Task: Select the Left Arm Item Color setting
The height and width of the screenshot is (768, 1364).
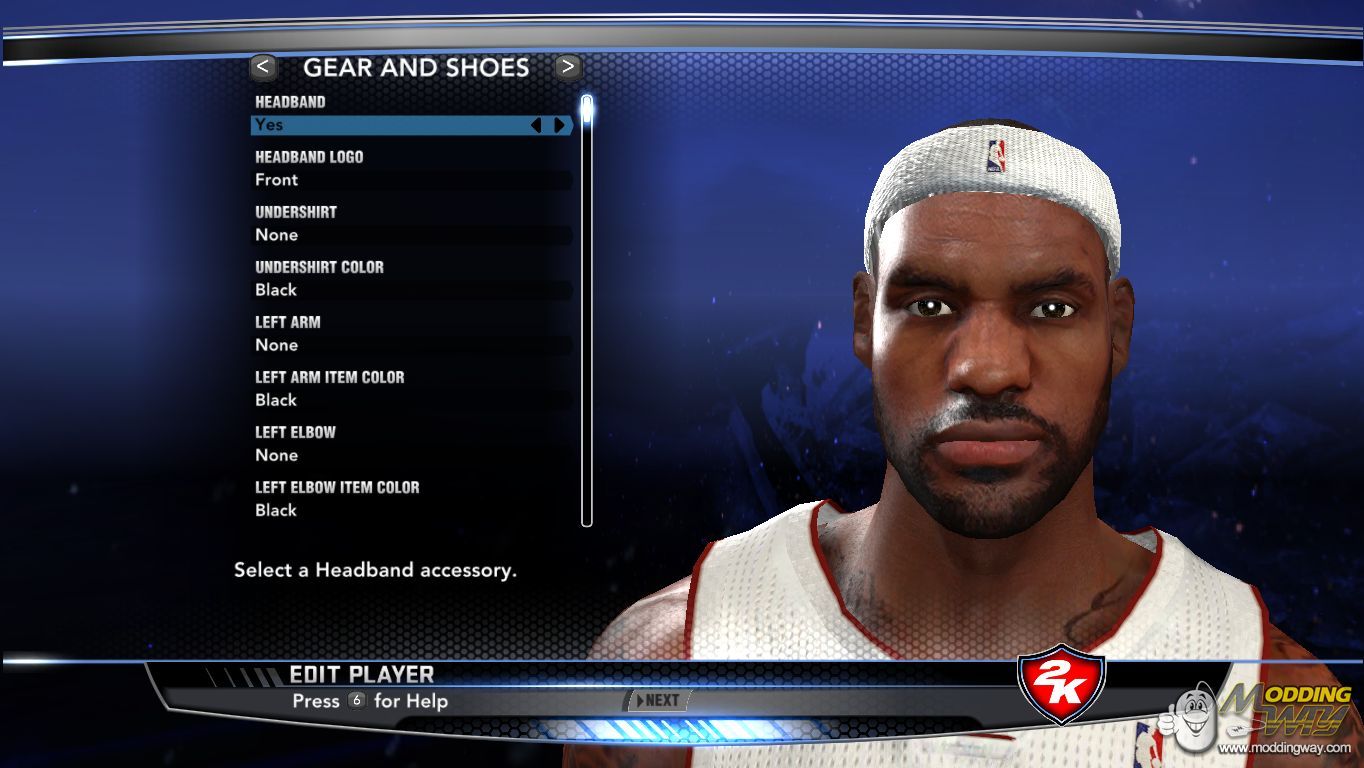Action: click(410, 400)
